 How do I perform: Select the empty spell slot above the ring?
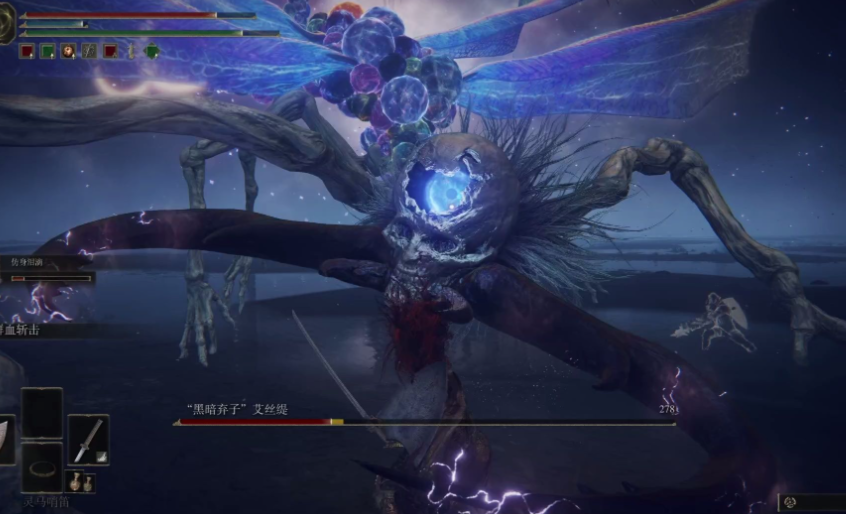[x=42, y=412]
